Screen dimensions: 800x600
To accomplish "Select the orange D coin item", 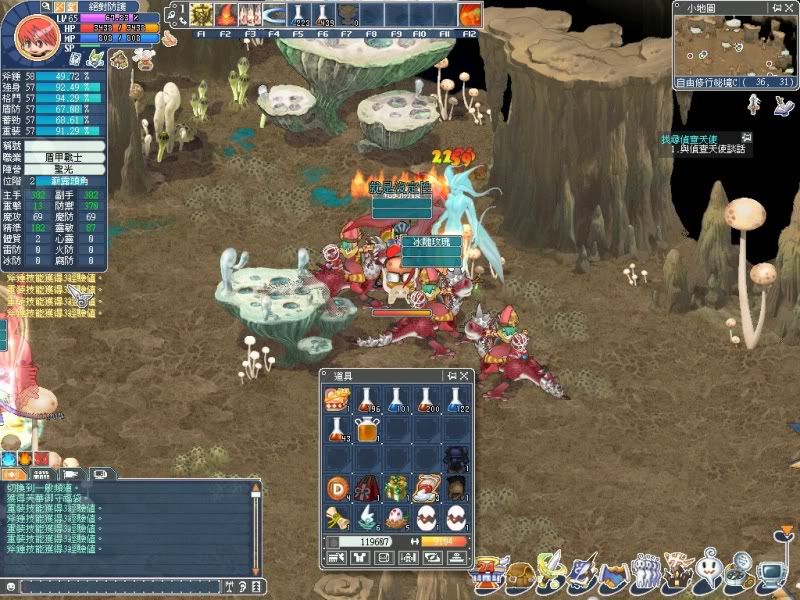I will point(337,489).
